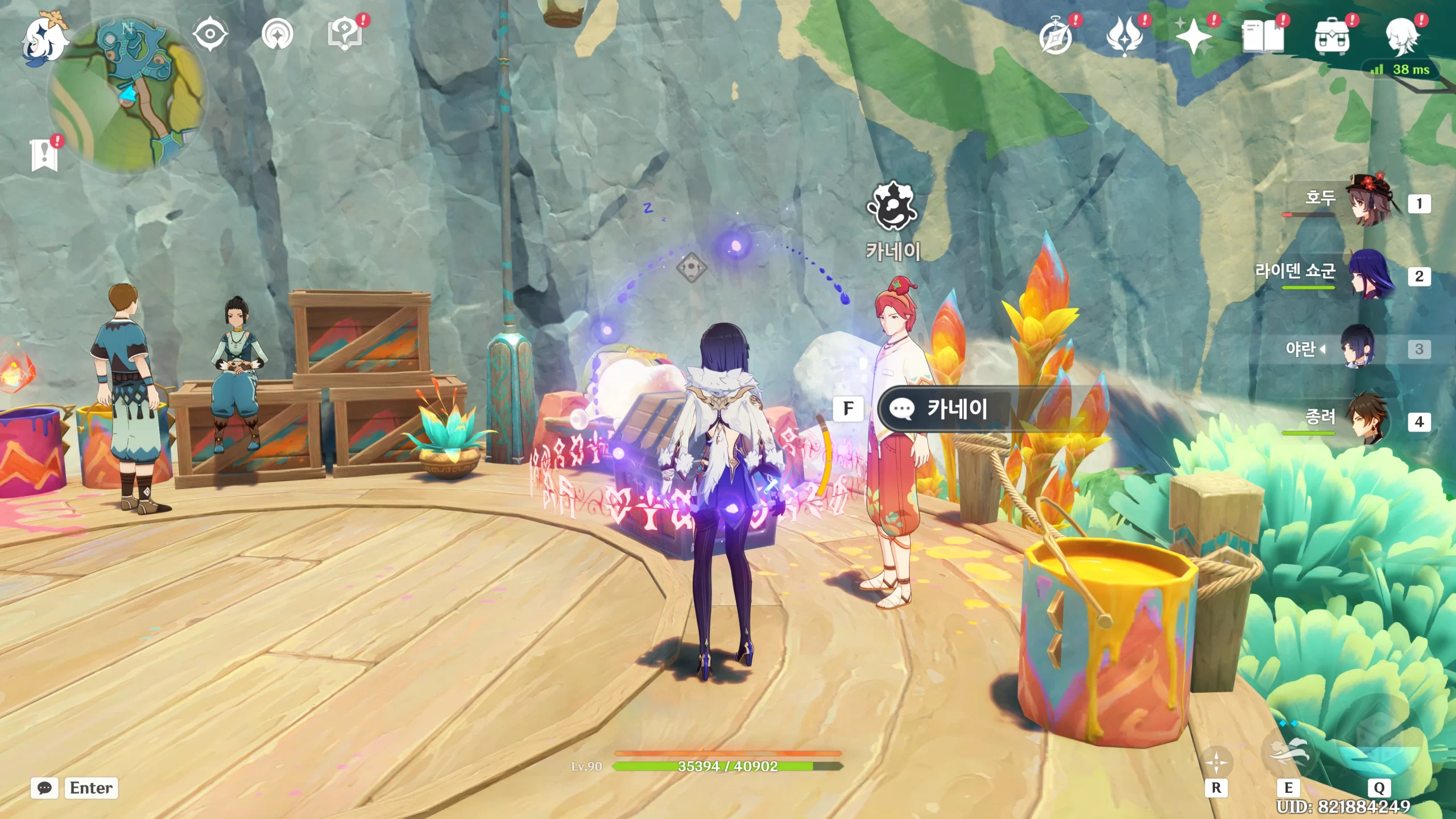The height and width of the screenshot is (819, 1456).
Task: Switch to party member 라이덴 쇼군
Action: pyautogui.click(x=1370, y=275)
